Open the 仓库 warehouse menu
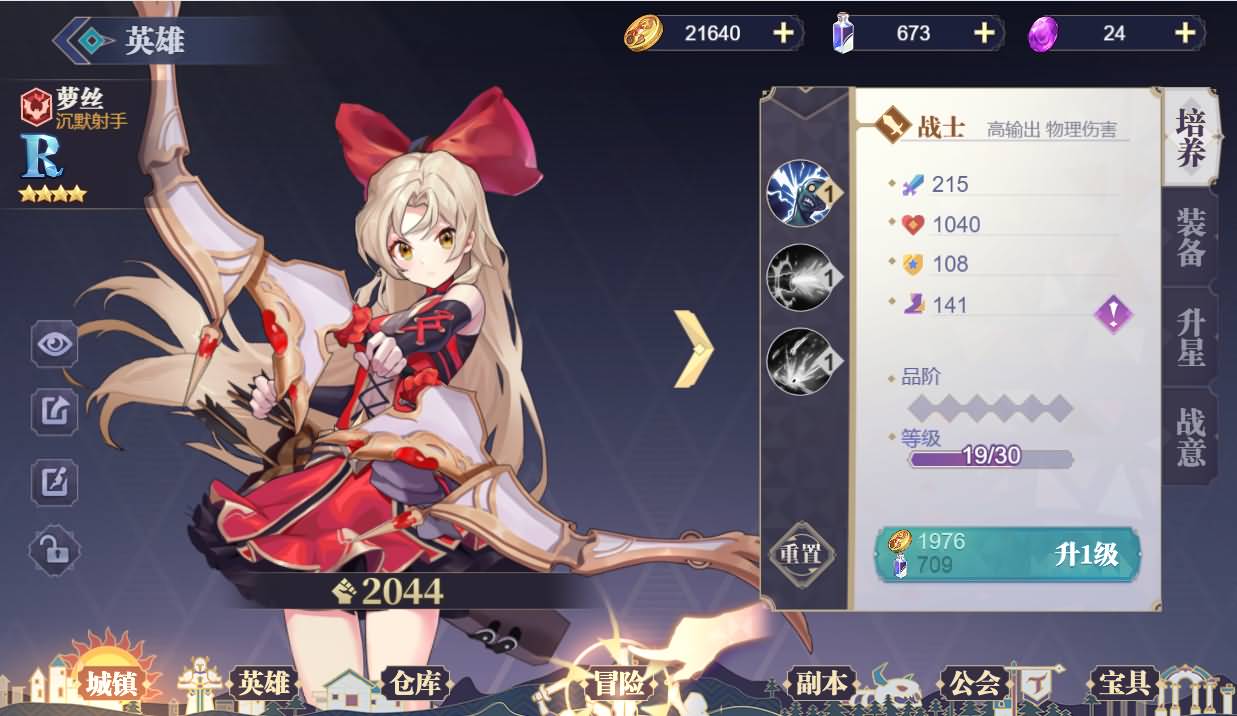The width and height of the screenshot is (1237, 716). click(x=414, y=684)
